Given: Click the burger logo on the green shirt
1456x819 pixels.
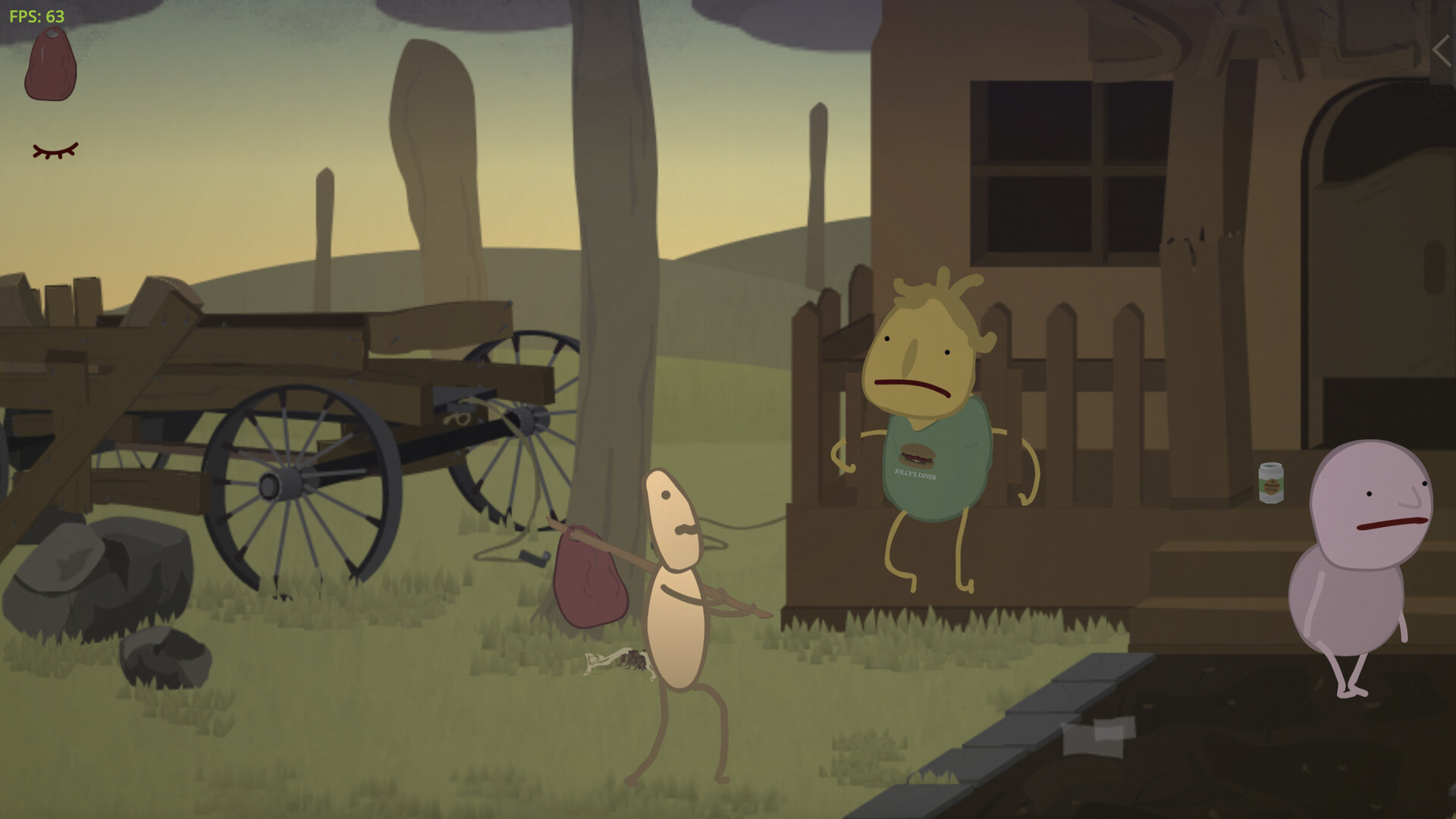Looking at the screenshot, I should (918, 456).
